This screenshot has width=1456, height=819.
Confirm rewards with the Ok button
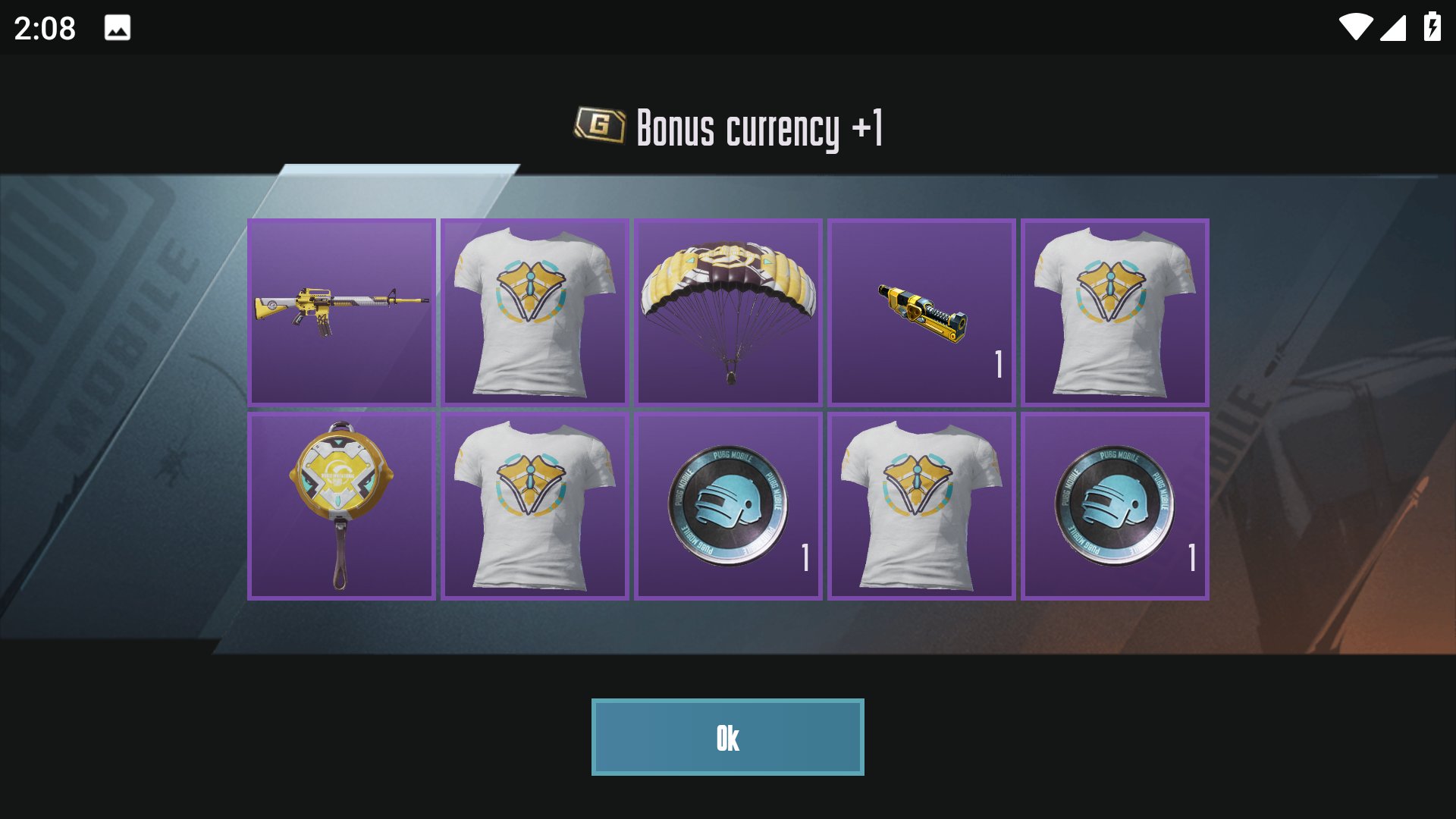click(x=727, y=737)
